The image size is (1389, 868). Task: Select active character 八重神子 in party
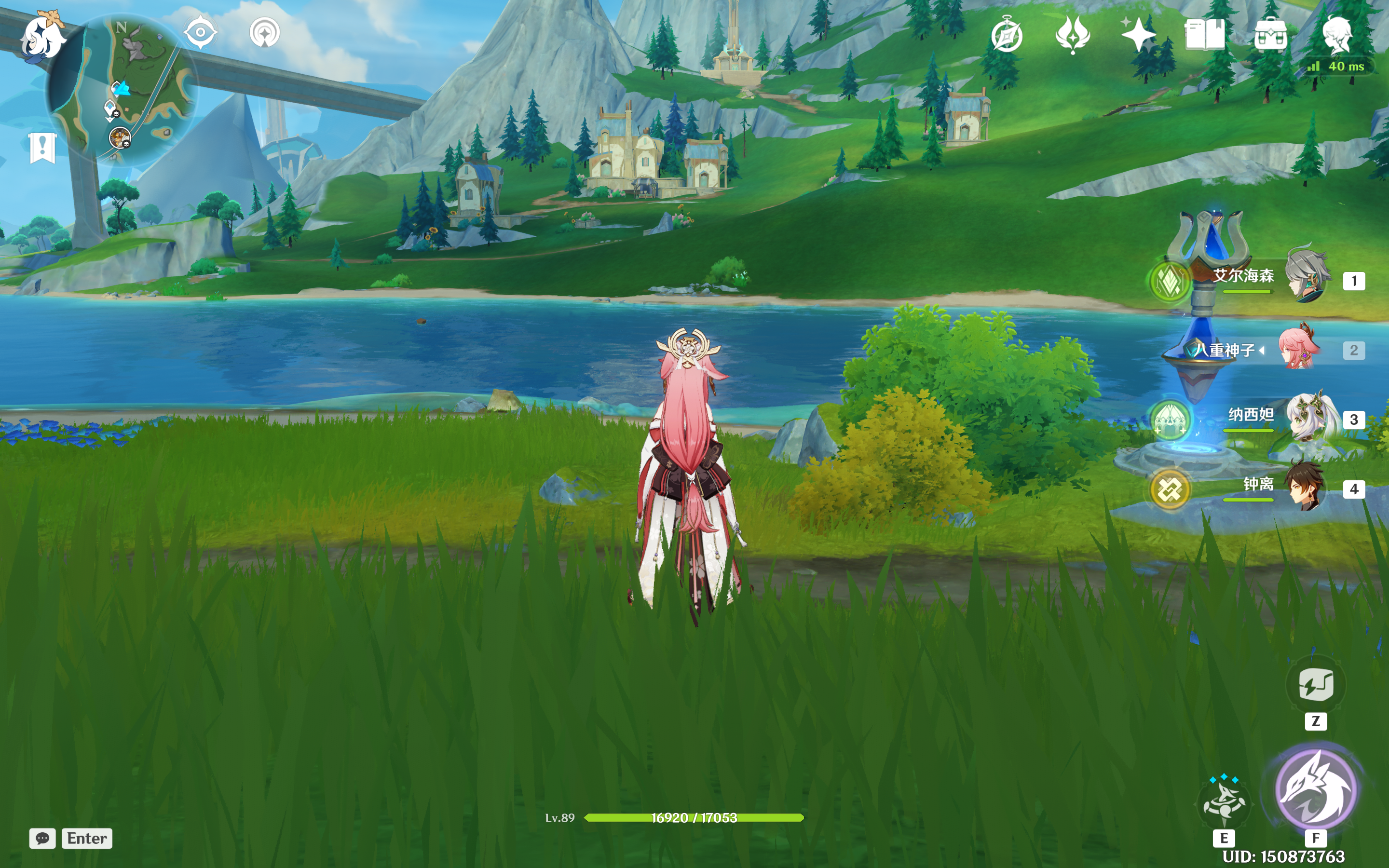tap(1299, 349)
